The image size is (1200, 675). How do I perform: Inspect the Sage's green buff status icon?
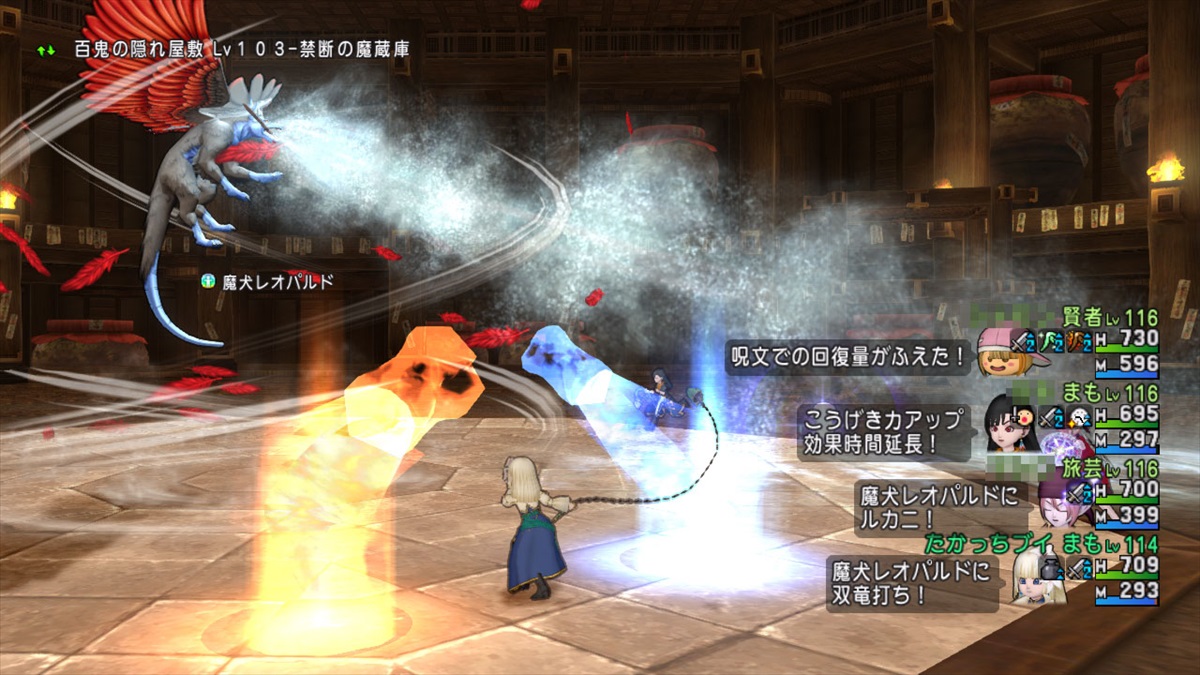[x=1055, y=342]
